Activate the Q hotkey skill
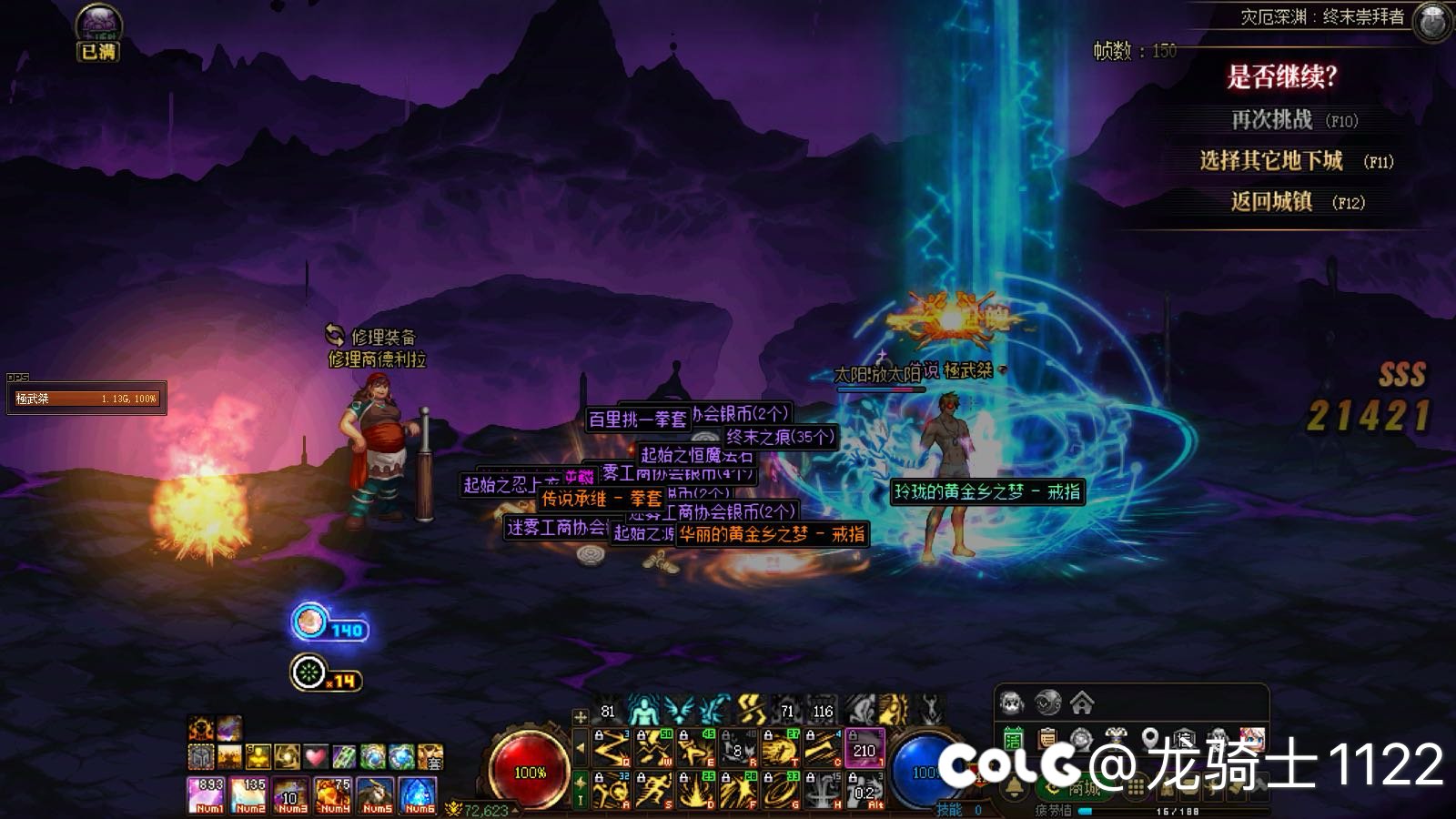The width and height of the screenshot is (1456, 819). 612,748
